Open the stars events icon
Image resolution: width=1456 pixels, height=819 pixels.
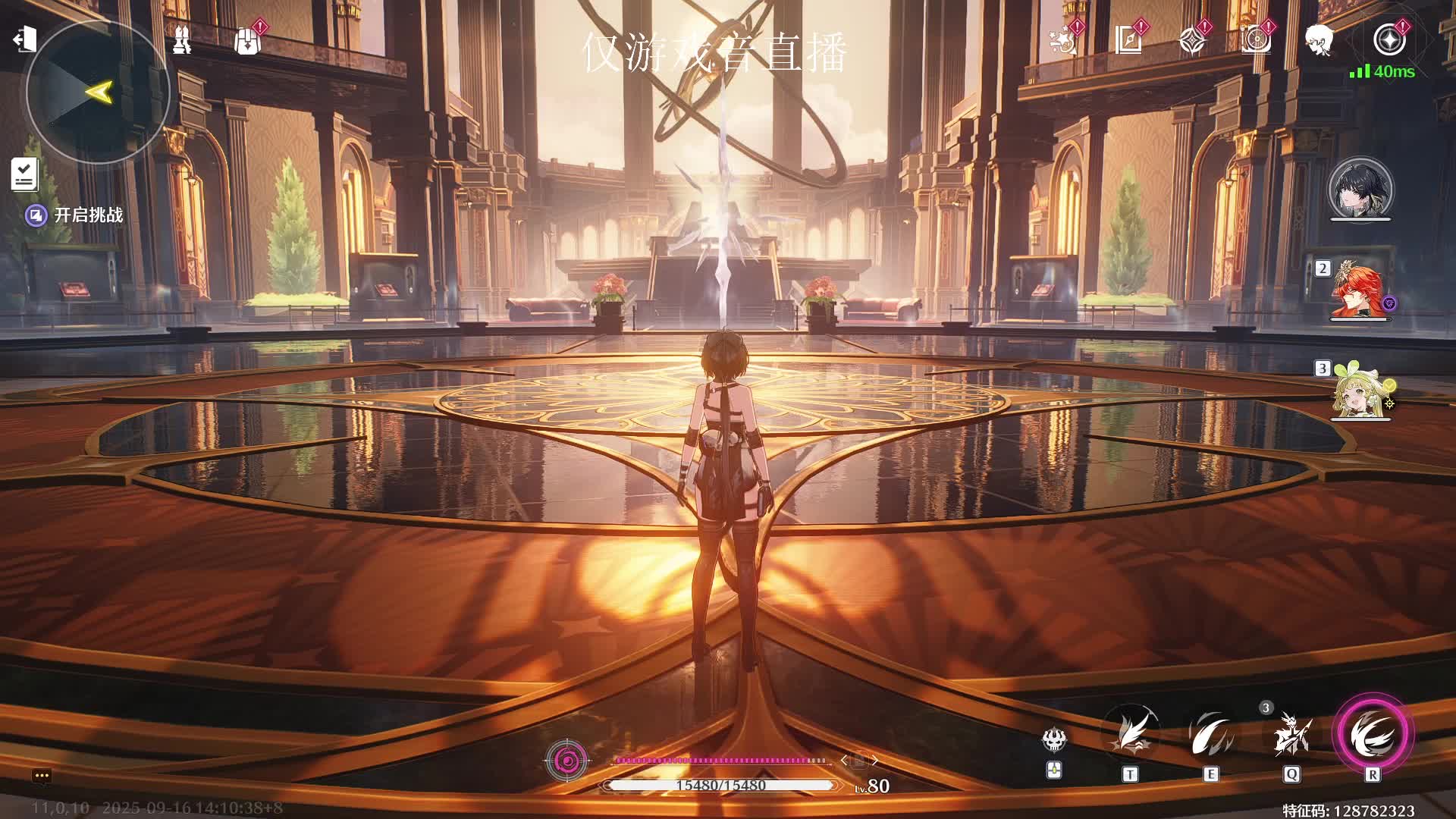coord(1062,40)
